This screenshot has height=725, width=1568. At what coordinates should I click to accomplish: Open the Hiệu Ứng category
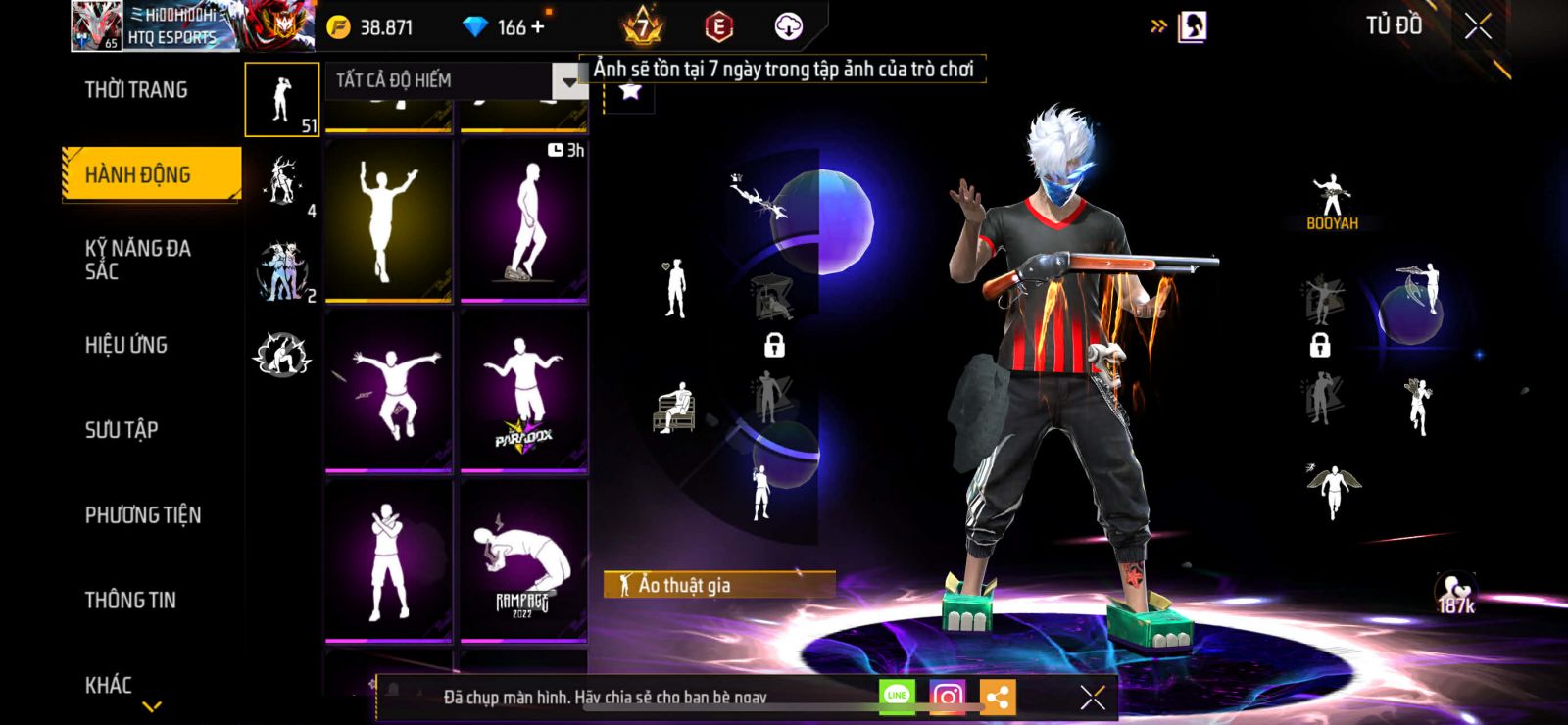point(126,345)
